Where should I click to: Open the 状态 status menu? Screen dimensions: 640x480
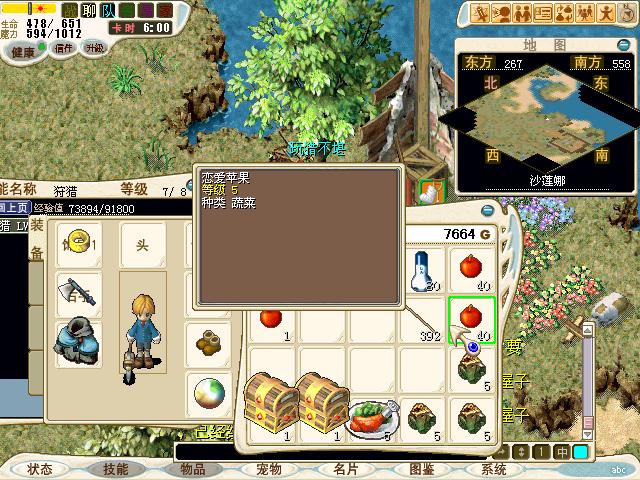pos(40,468)
